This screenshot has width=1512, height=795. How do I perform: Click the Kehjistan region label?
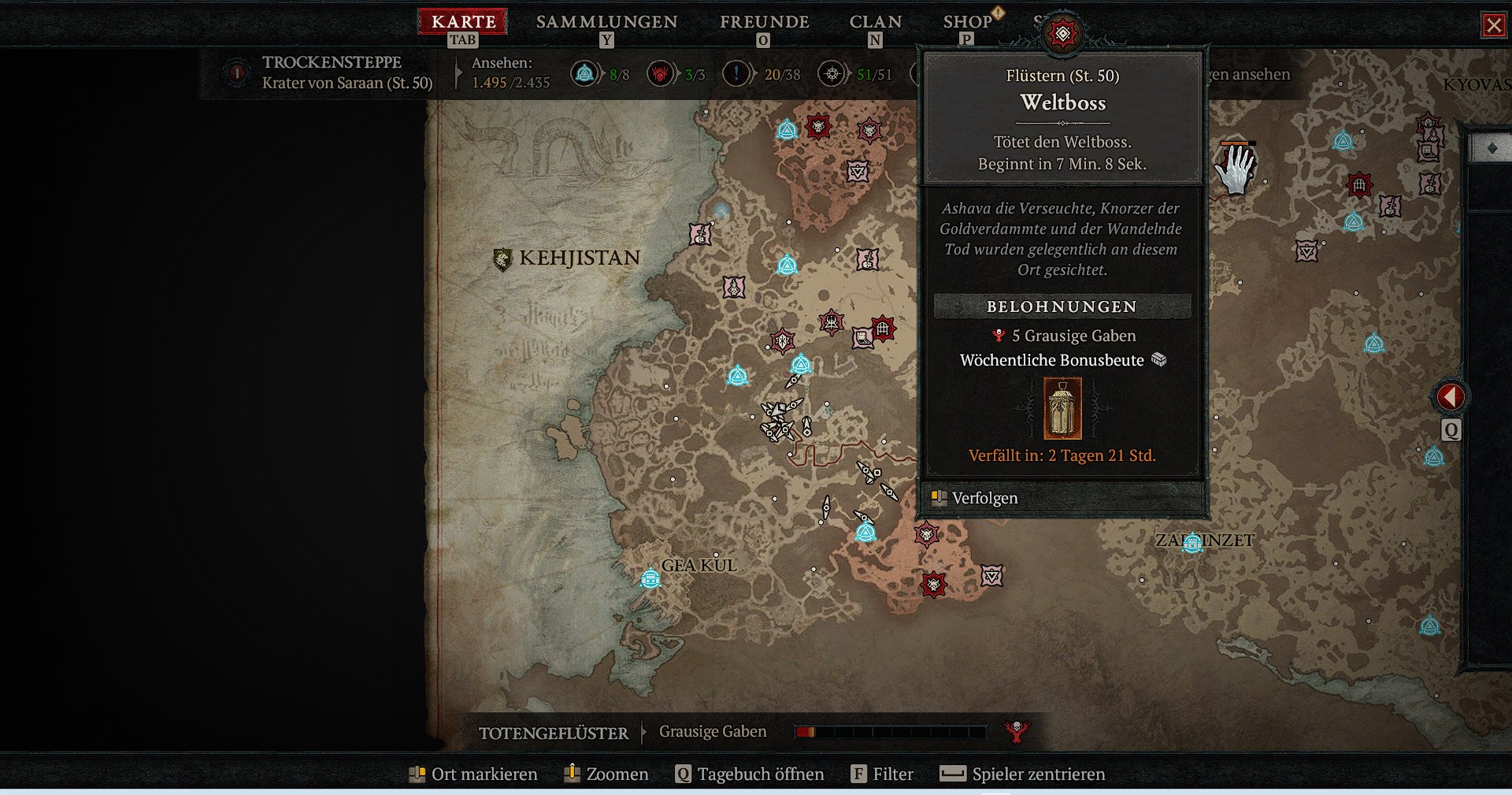pyautogui.click(x=579, y=258)
